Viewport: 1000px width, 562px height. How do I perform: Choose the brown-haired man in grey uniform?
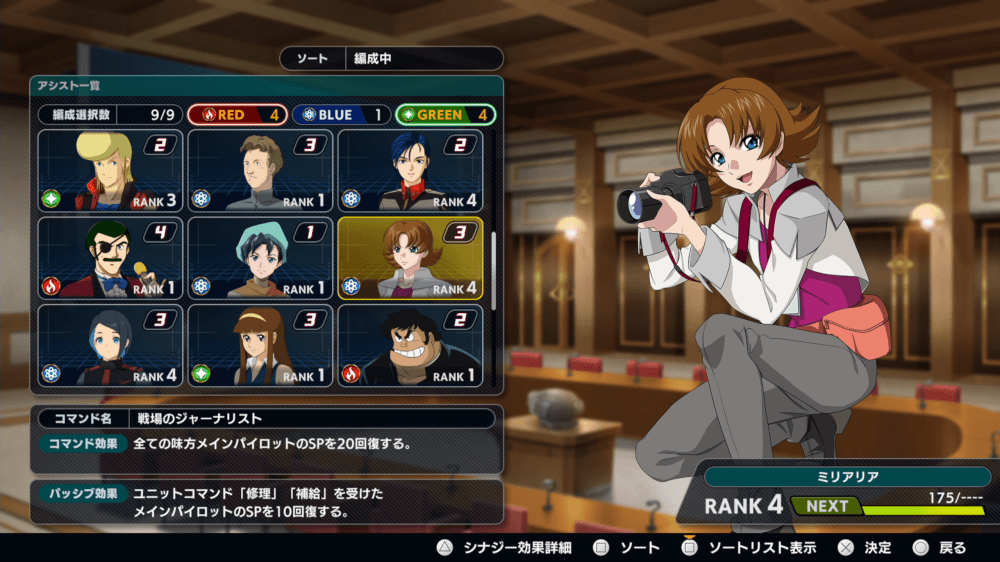point(260,171)
